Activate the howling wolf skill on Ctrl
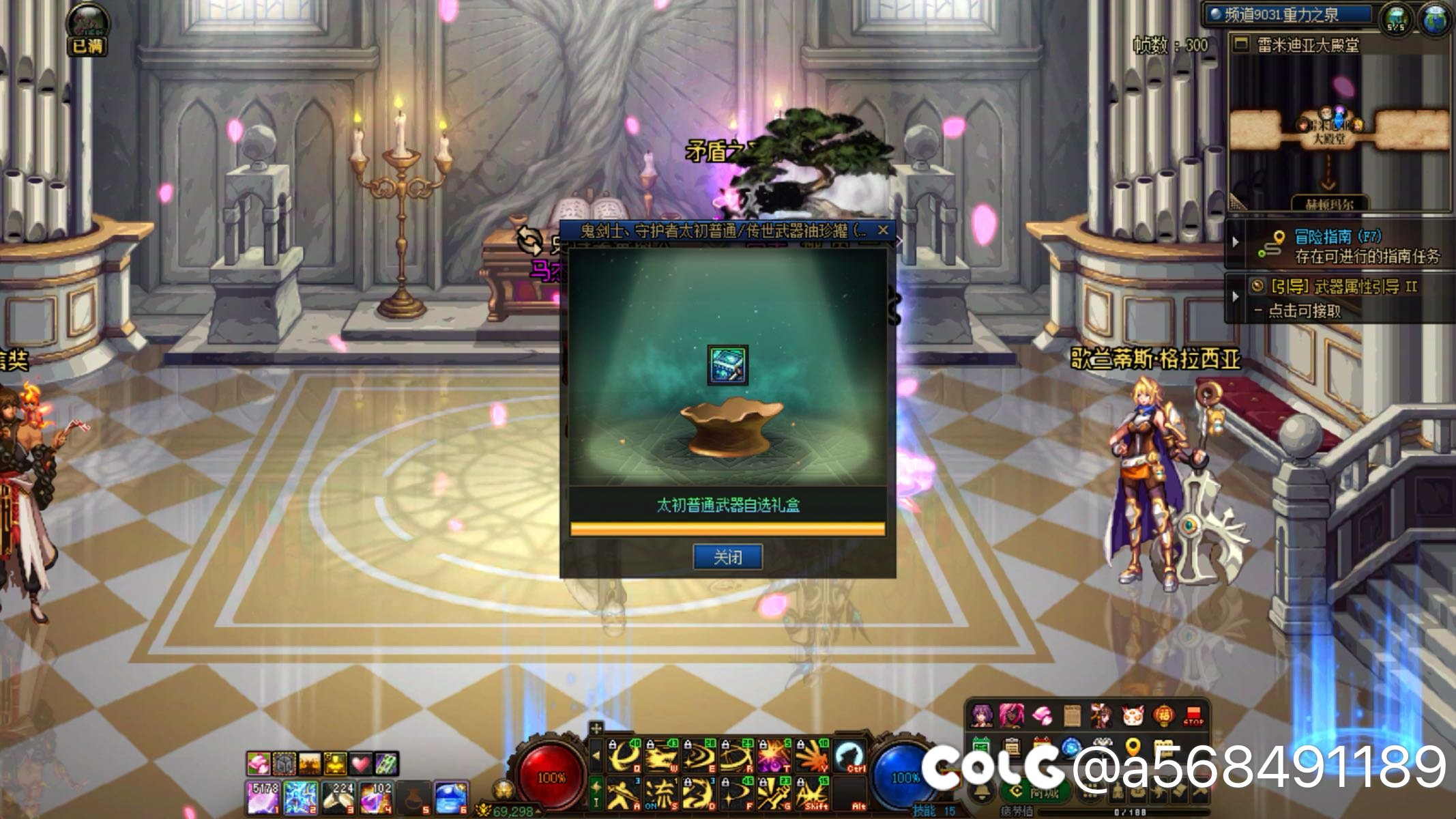Screen dimensions: 1456x819 pyautogui.click(x=849, y=756)
